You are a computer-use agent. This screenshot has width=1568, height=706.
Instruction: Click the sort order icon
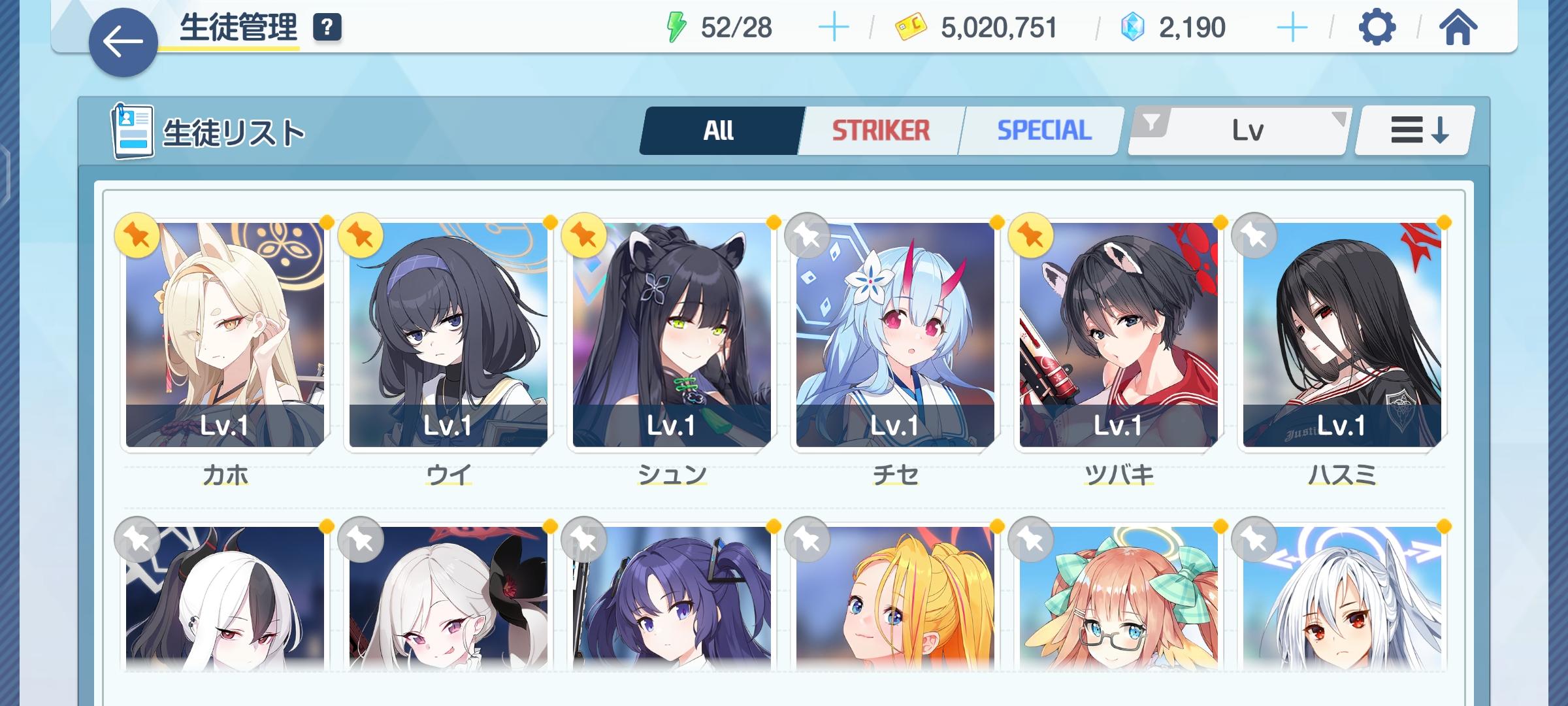coord(1411,129)
